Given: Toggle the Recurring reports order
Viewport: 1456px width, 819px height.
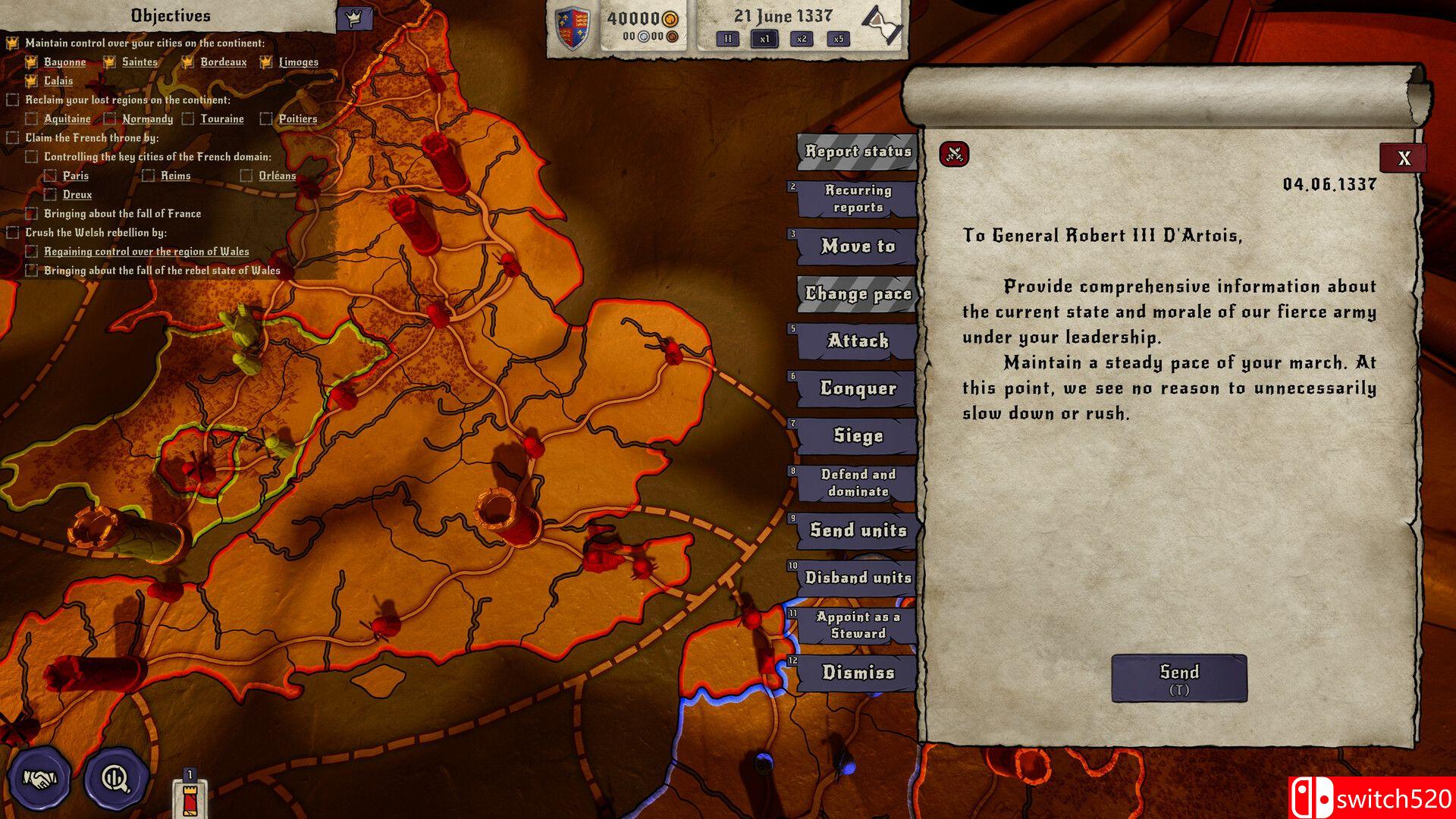Looking at the screenshot, I should point(858,199).
